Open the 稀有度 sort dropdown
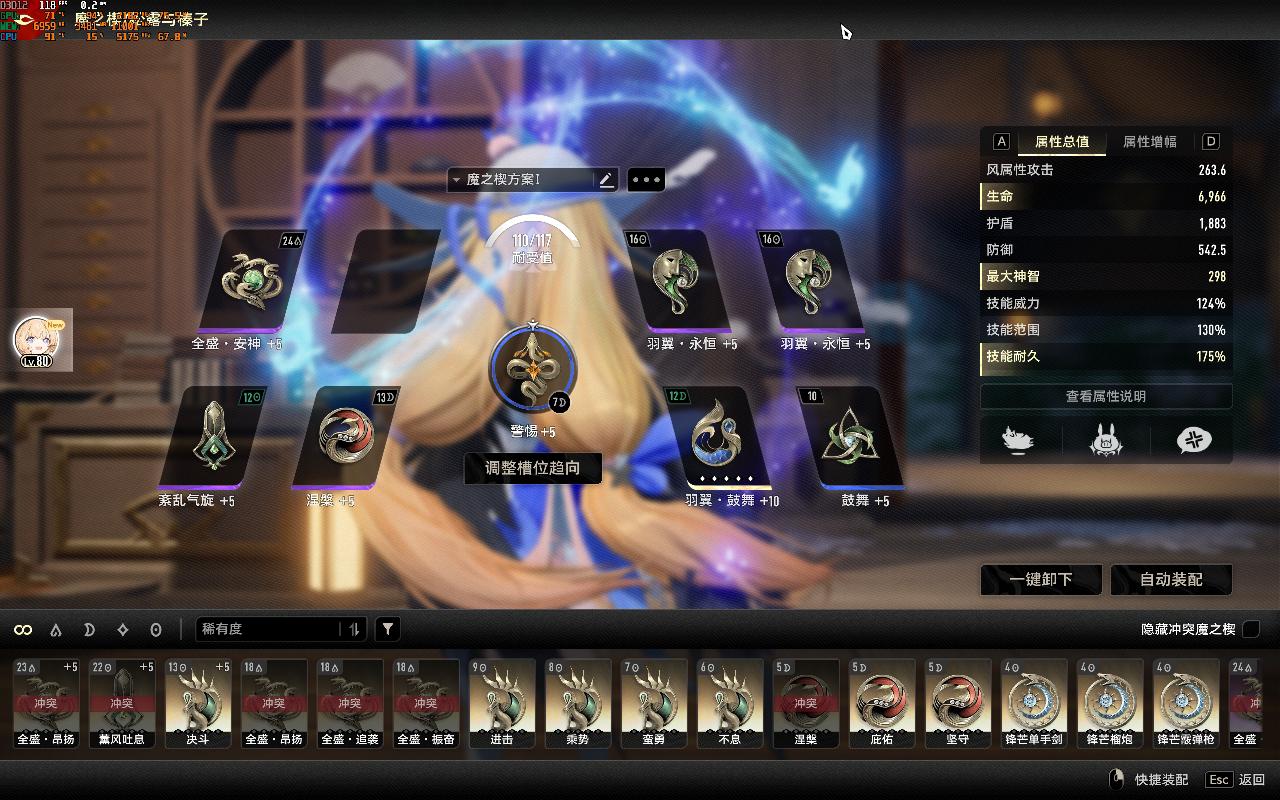 [x=280, y=629]
